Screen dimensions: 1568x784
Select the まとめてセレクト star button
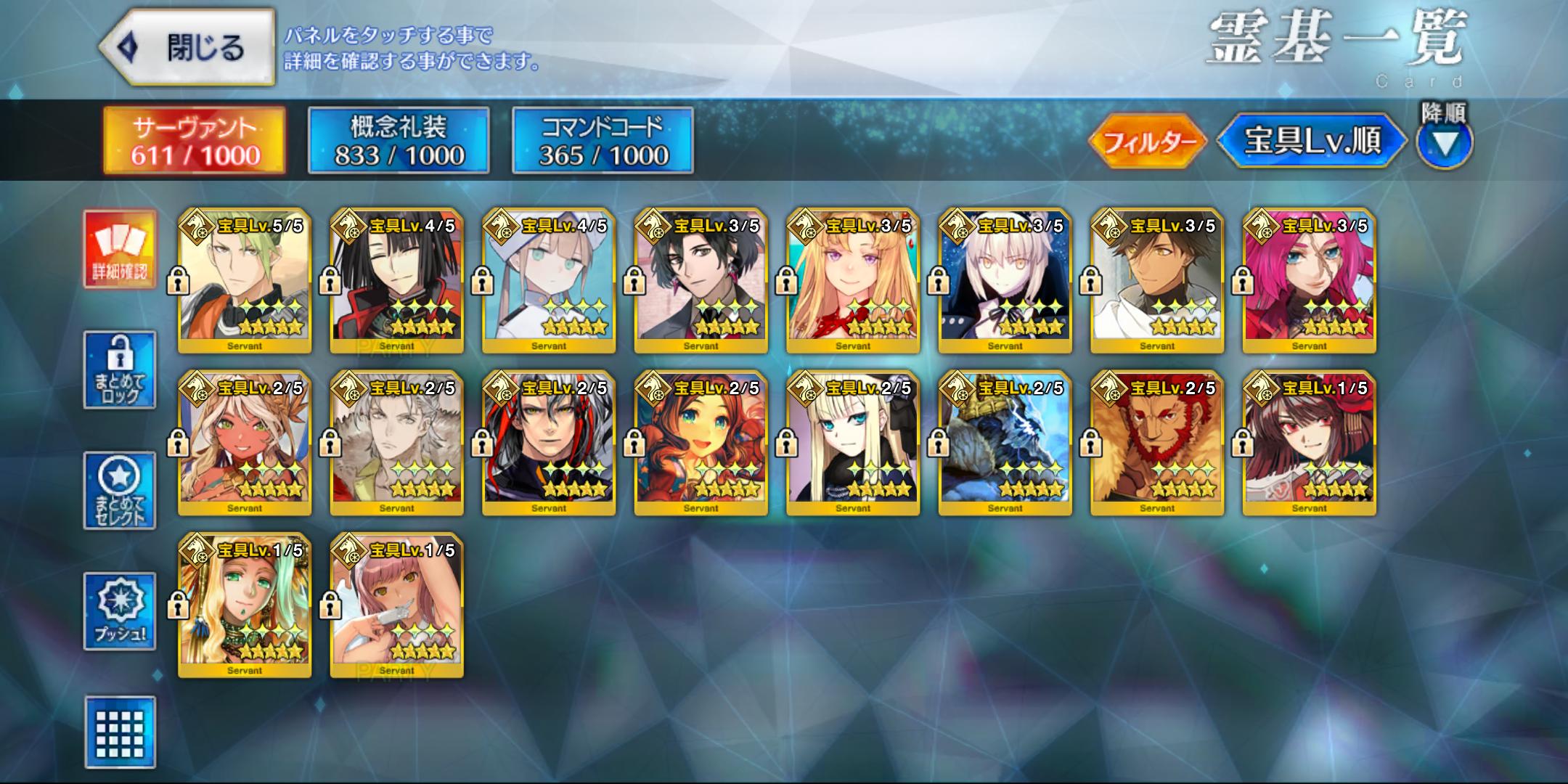120,490
